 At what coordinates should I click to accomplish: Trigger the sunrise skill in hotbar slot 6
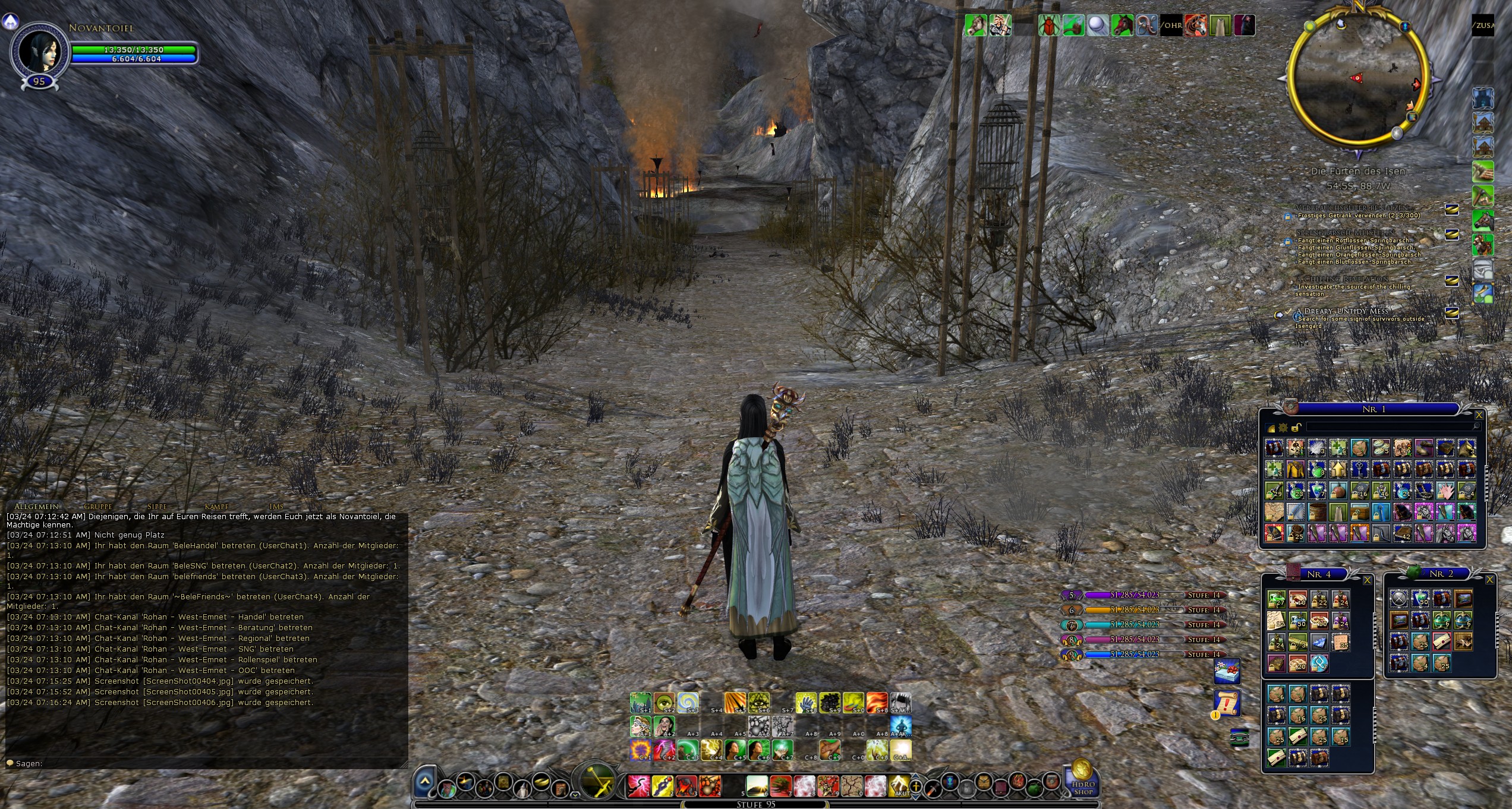click(757, 785)
